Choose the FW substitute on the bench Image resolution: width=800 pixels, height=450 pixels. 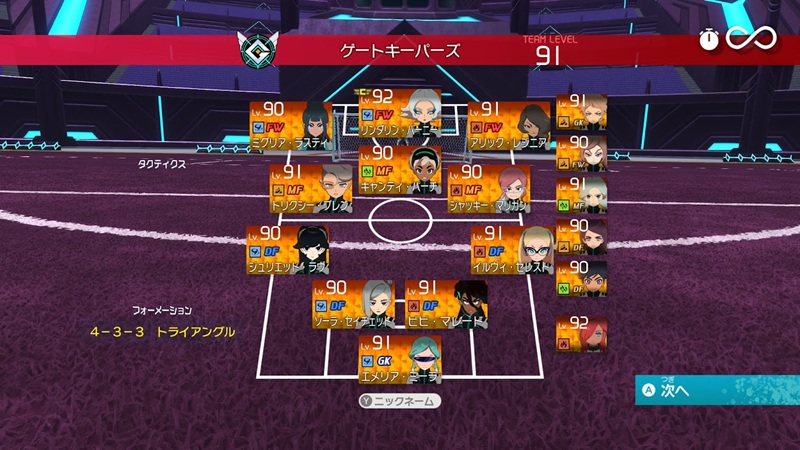(581, 153)
